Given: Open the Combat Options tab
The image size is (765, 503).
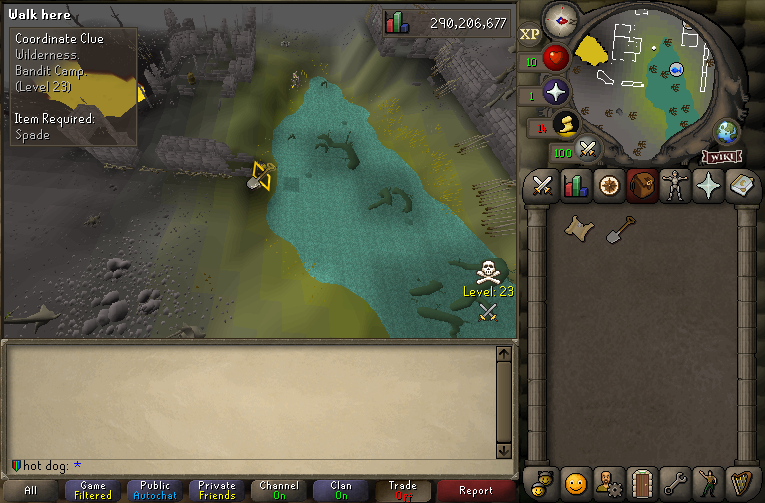Looking at the screenshot, I should [543, 186].
